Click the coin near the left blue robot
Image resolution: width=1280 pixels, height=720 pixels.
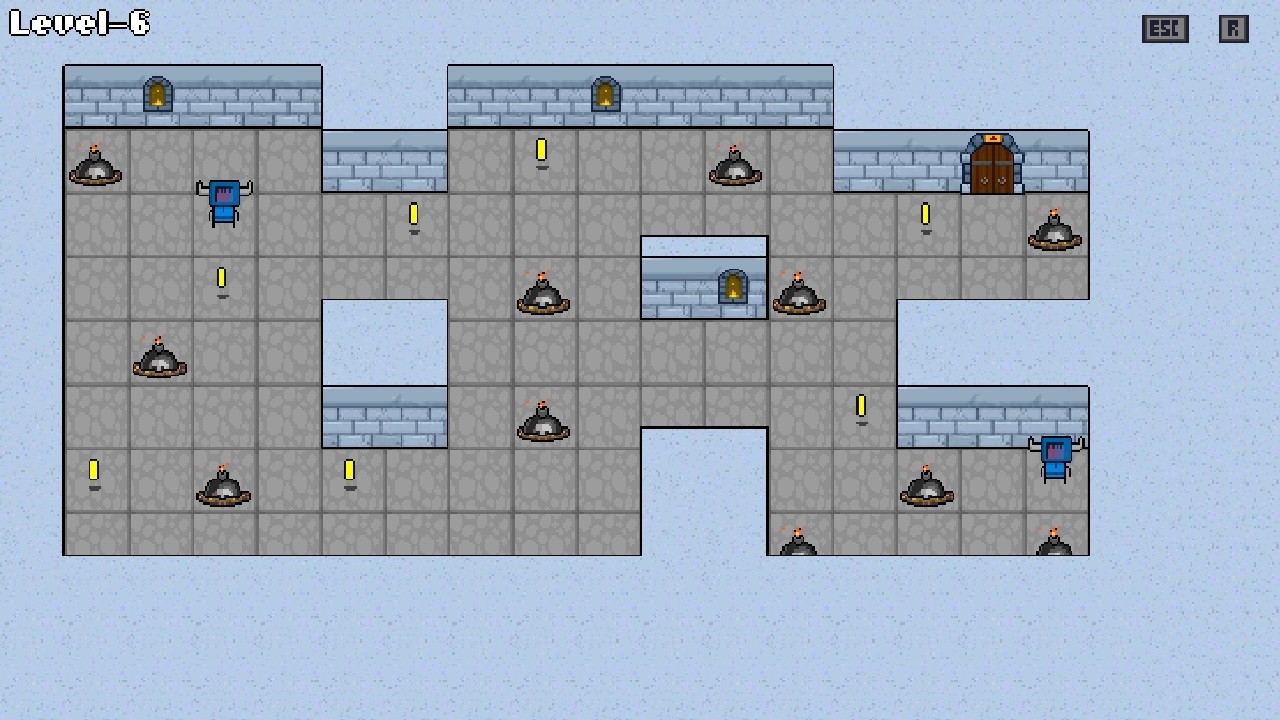(222, 278)
